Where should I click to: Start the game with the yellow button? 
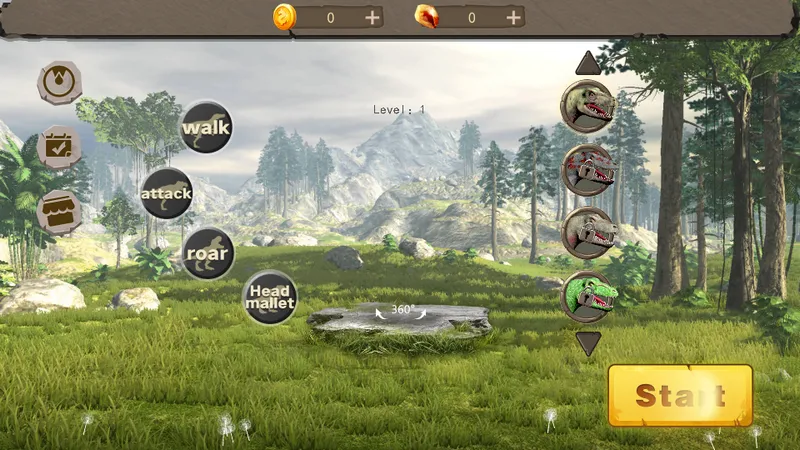pos(680,395)
